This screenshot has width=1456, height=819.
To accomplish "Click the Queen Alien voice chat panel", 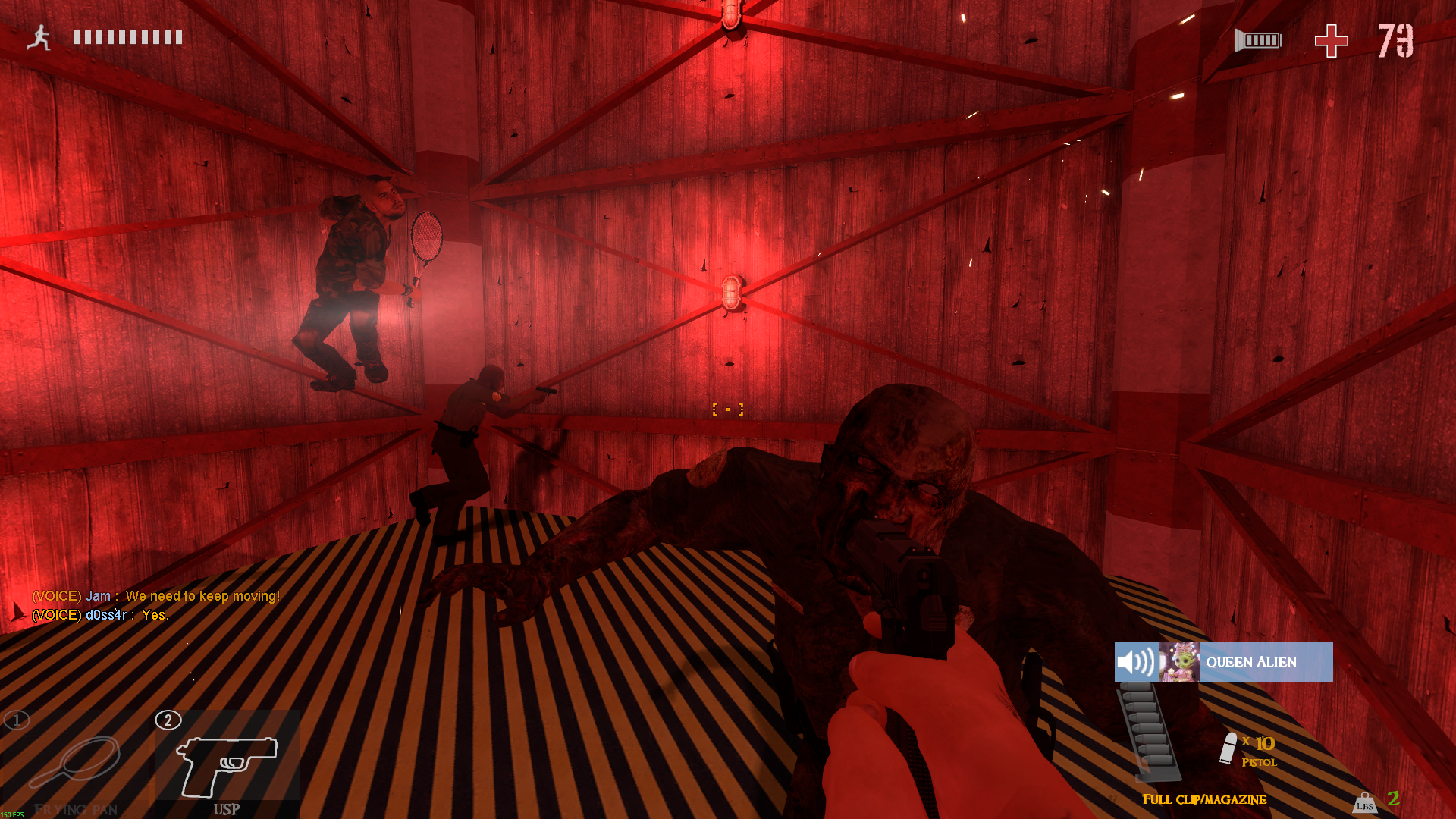I will [1223, 662].
